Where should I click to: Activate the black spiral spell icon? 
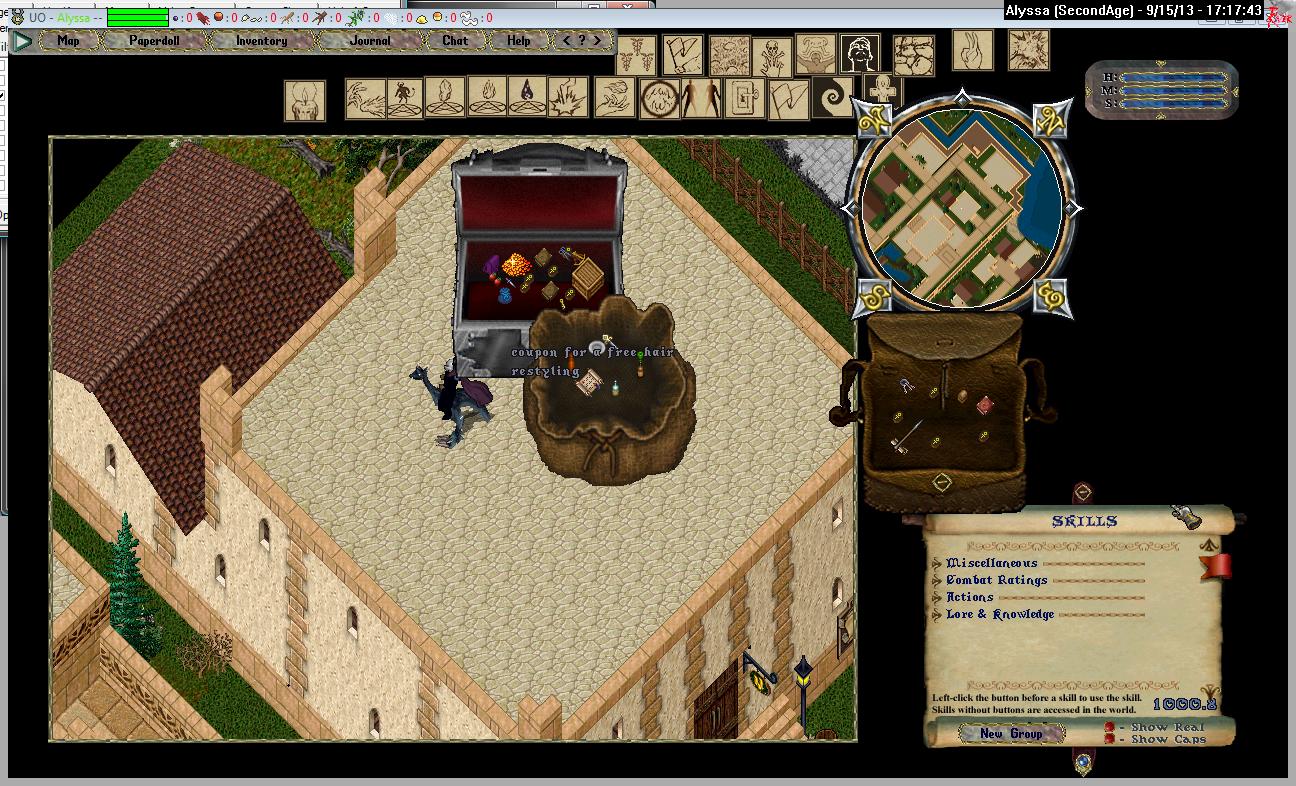[x=833, y=98]
